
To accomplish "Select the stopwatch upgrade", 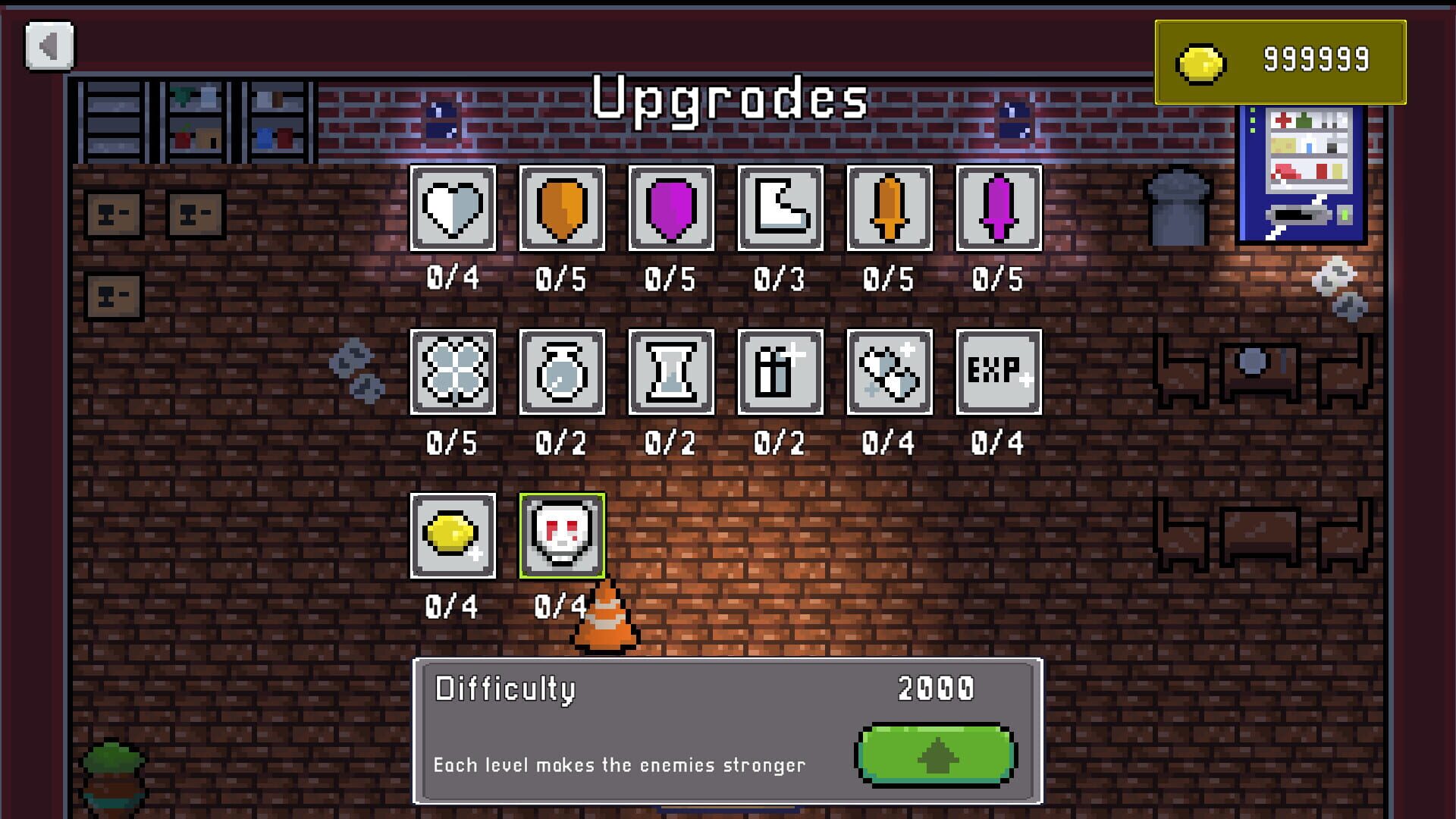I will coord(562,372).
